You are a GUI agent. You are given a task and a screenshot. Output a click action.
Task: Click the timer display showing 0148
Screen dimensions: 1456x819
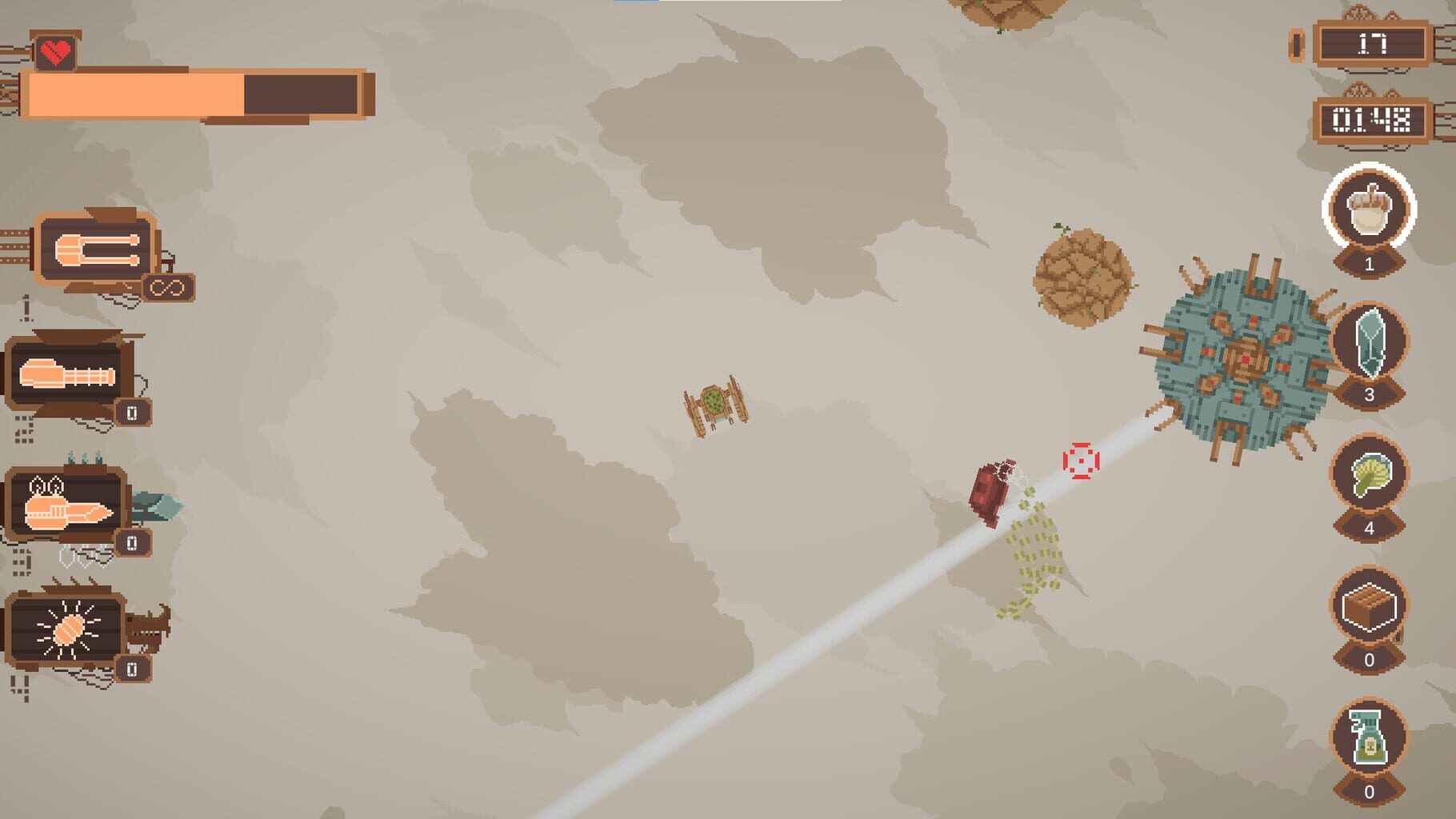point(1372,118)
